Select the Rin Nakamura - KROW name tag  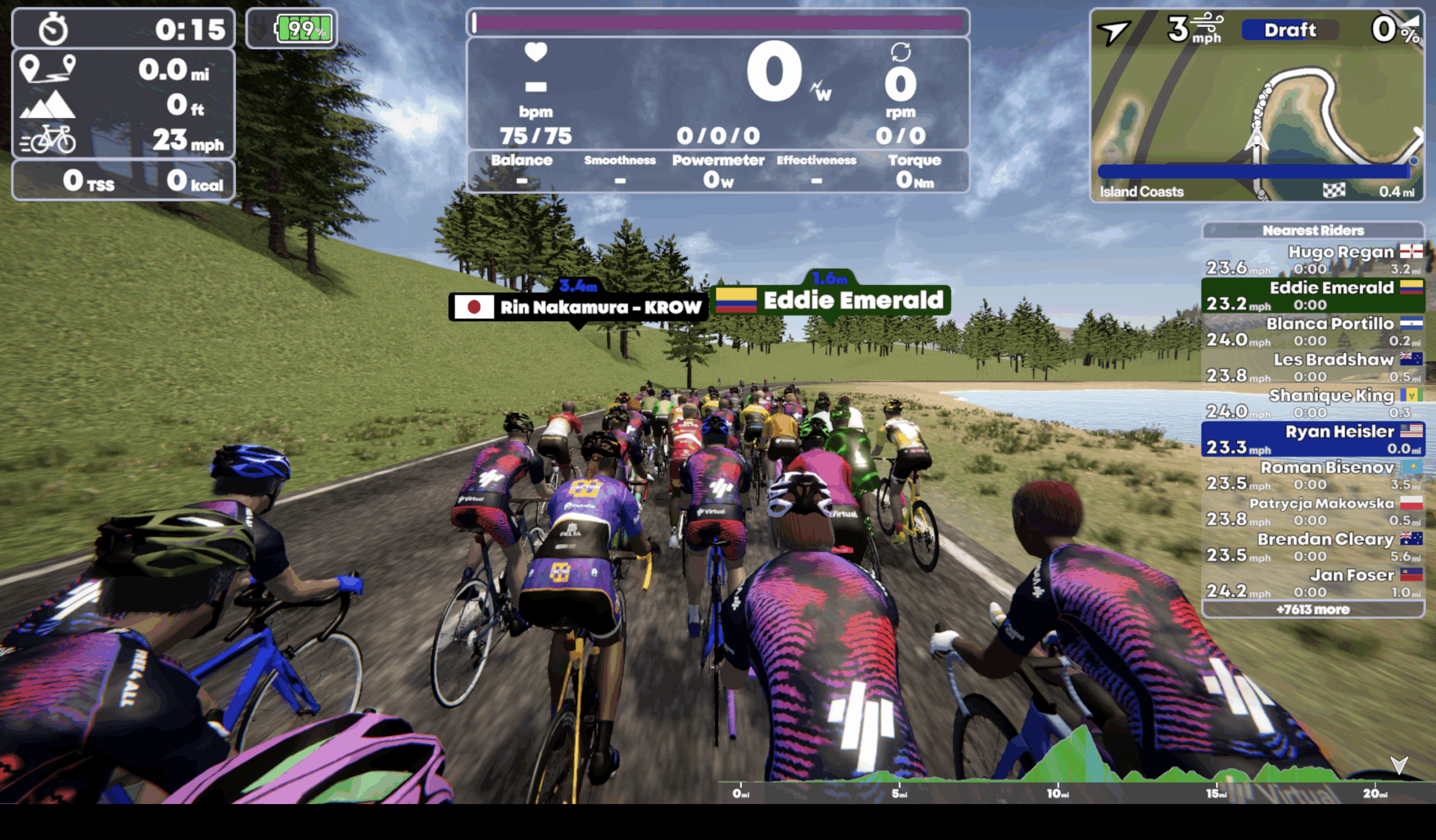pos(578,307)
